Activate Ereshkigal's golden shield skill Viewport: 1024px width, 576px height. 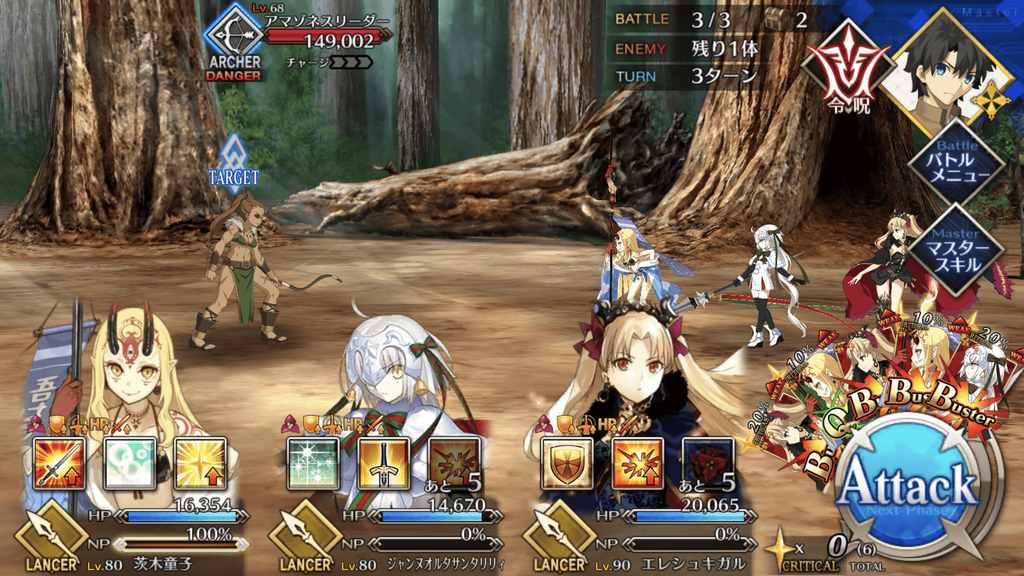tap(566, 463)
